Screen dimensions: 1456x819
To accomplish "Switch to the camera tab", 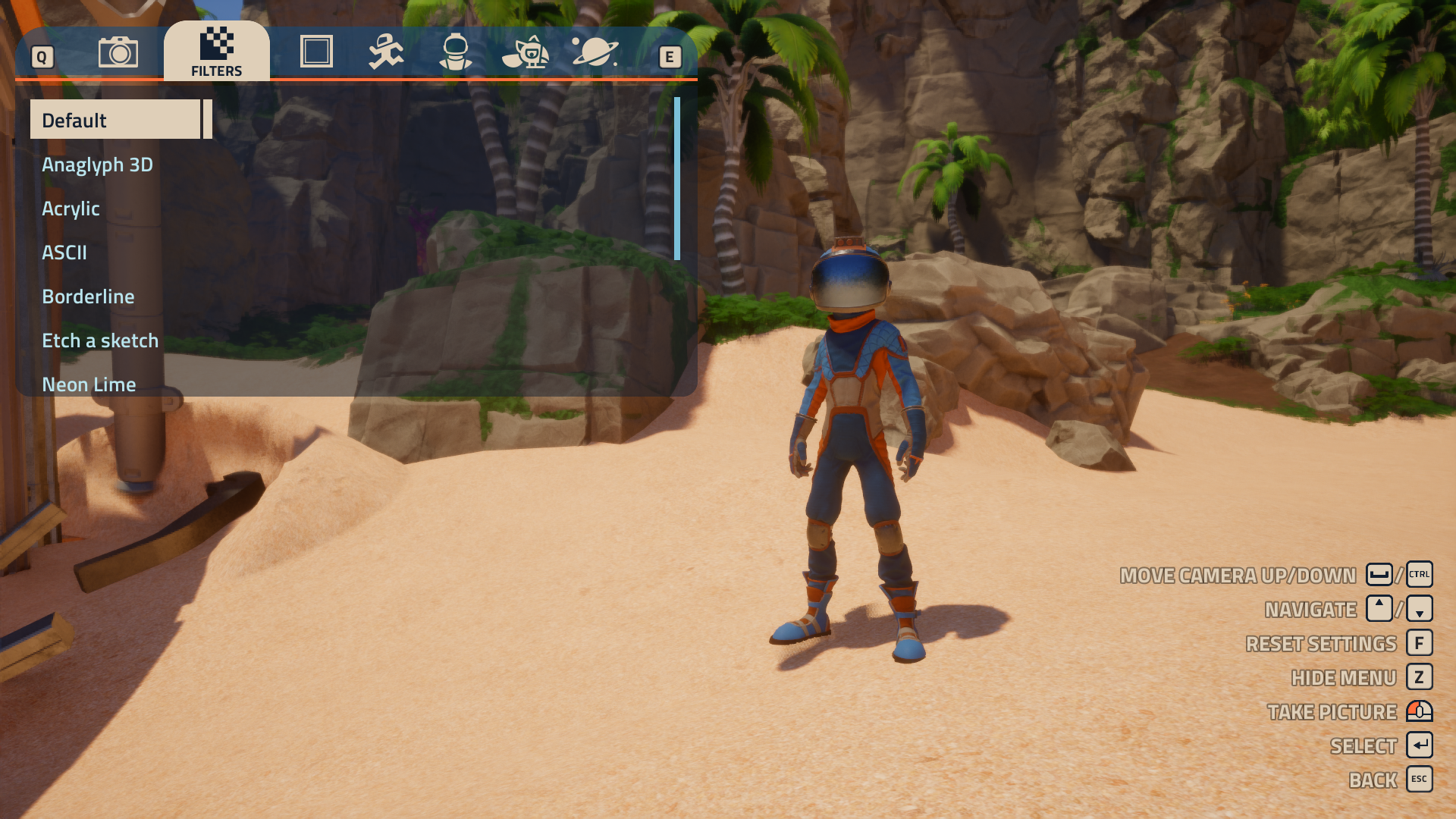I will coord(118,52).
